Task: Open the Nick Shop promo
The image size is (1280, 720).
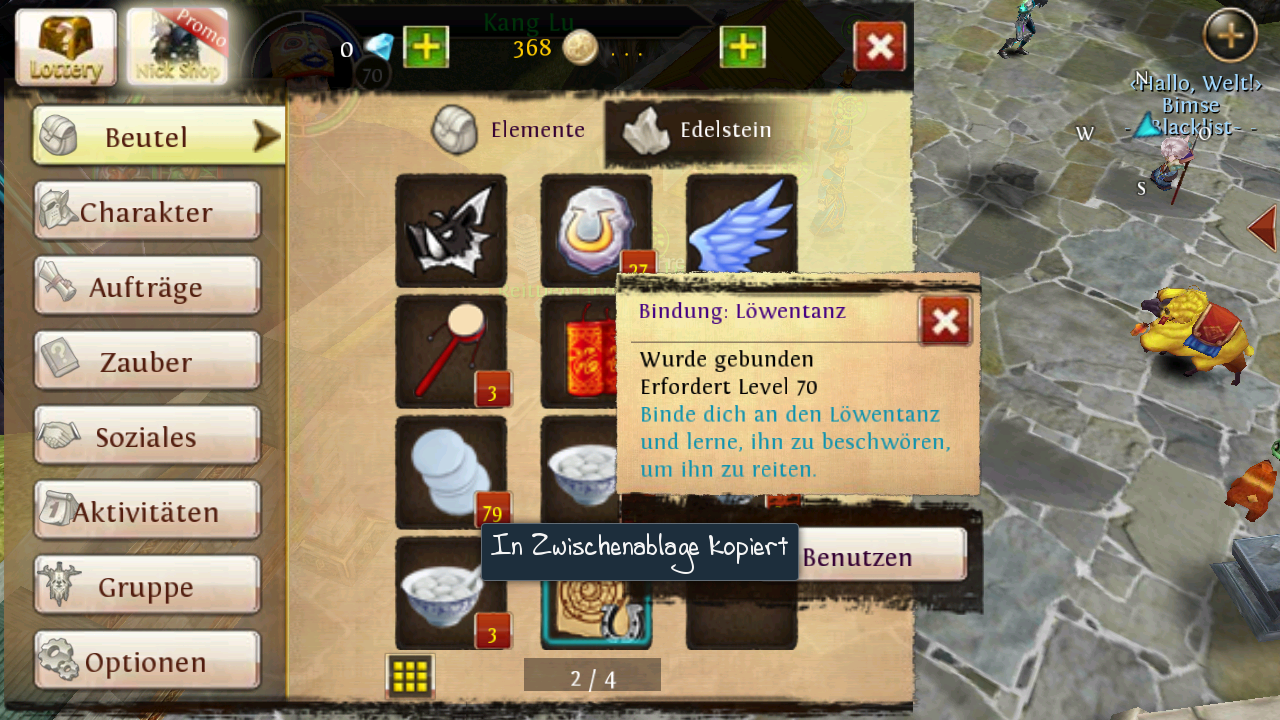Action: coord(177,47)
